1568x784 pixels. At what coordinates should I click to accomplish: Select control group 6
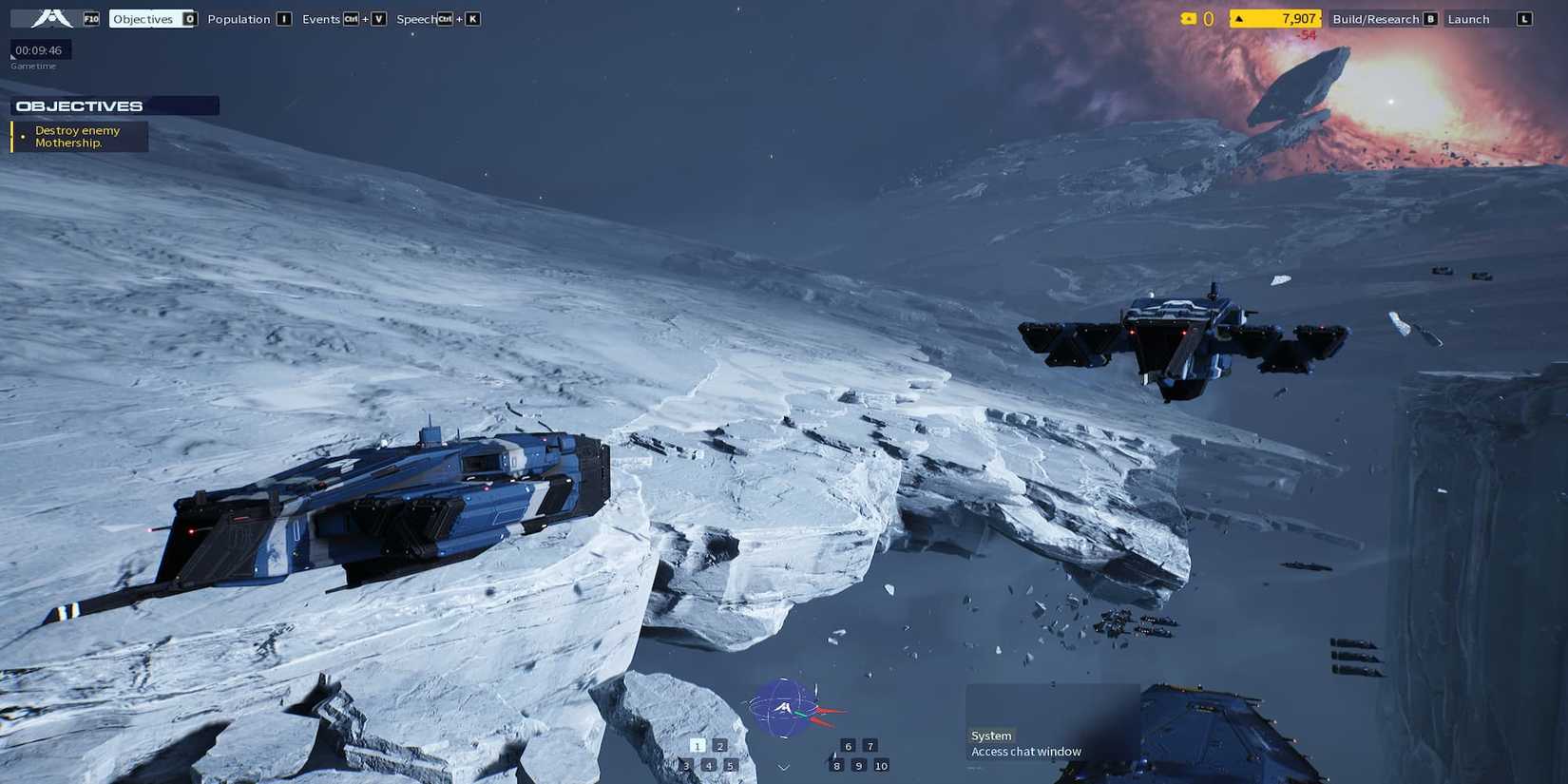pos(847,746)
